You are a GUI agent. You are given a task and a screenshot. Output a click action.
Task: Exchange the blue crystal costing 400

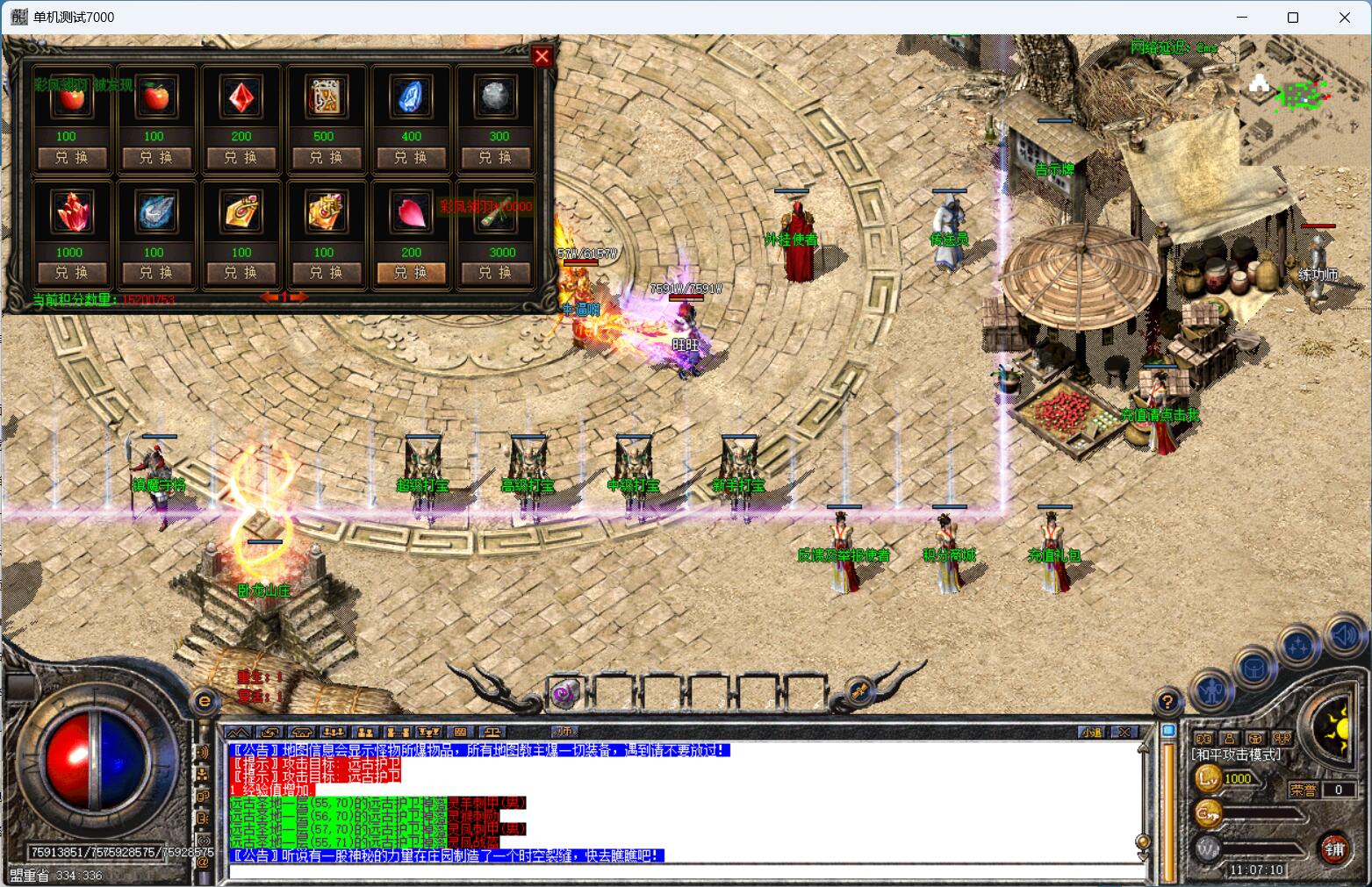(411, 158)
